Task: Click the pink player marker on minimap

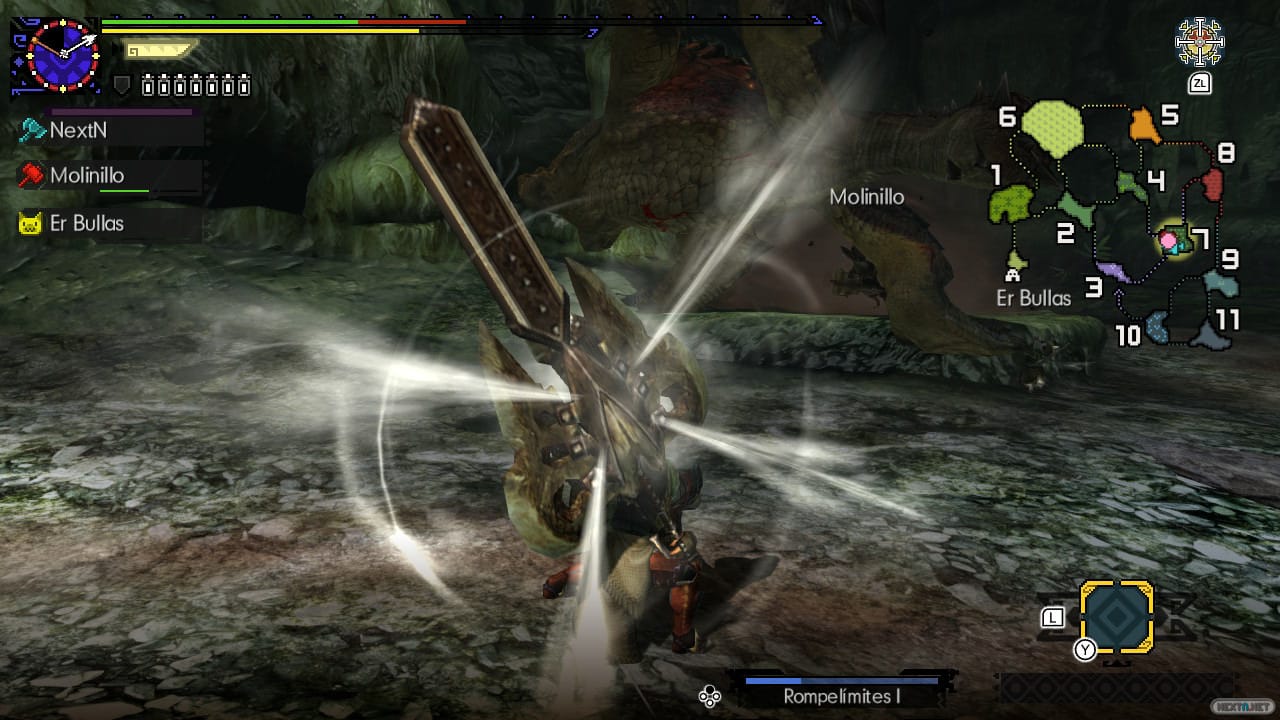Action: pos(1168,240)
